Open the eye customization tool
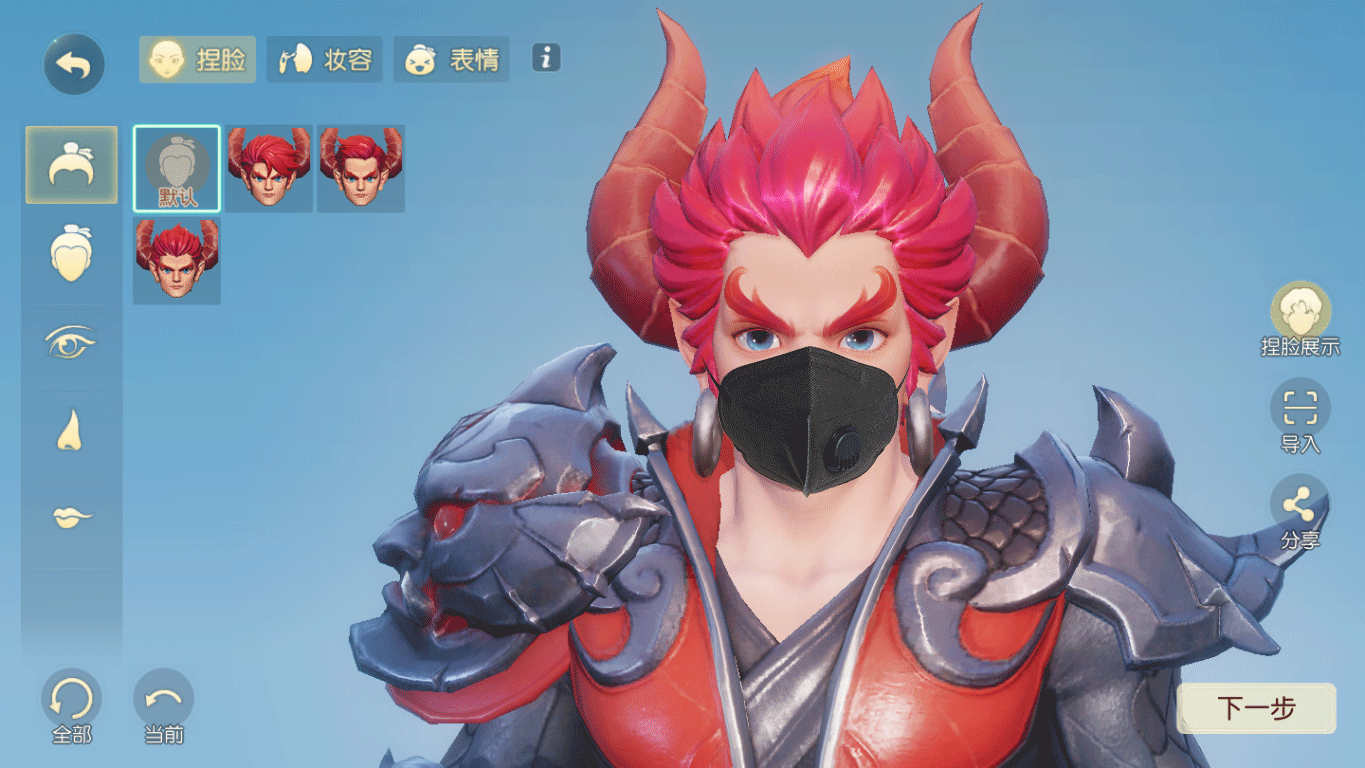Image resolution: width=1365 pixels, height=768 pixels. click(x=71, y=338)
